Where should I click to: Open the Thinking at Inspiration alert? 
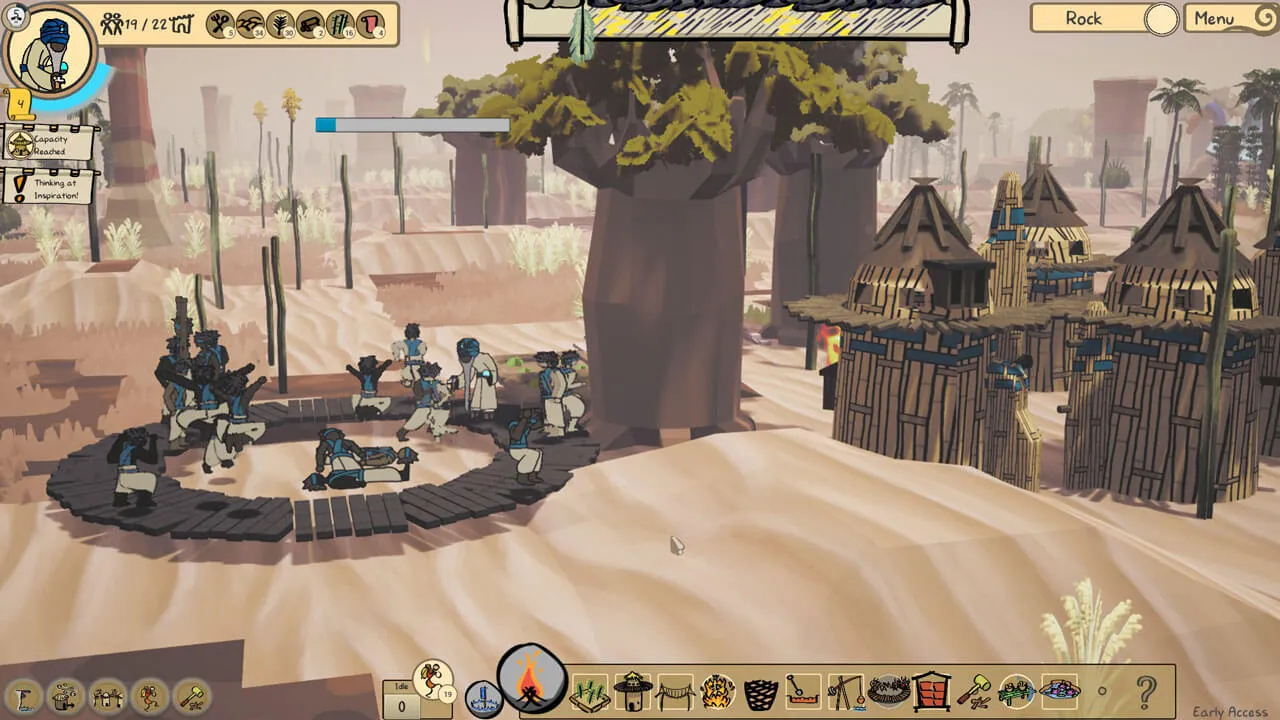tap(50, 186)
